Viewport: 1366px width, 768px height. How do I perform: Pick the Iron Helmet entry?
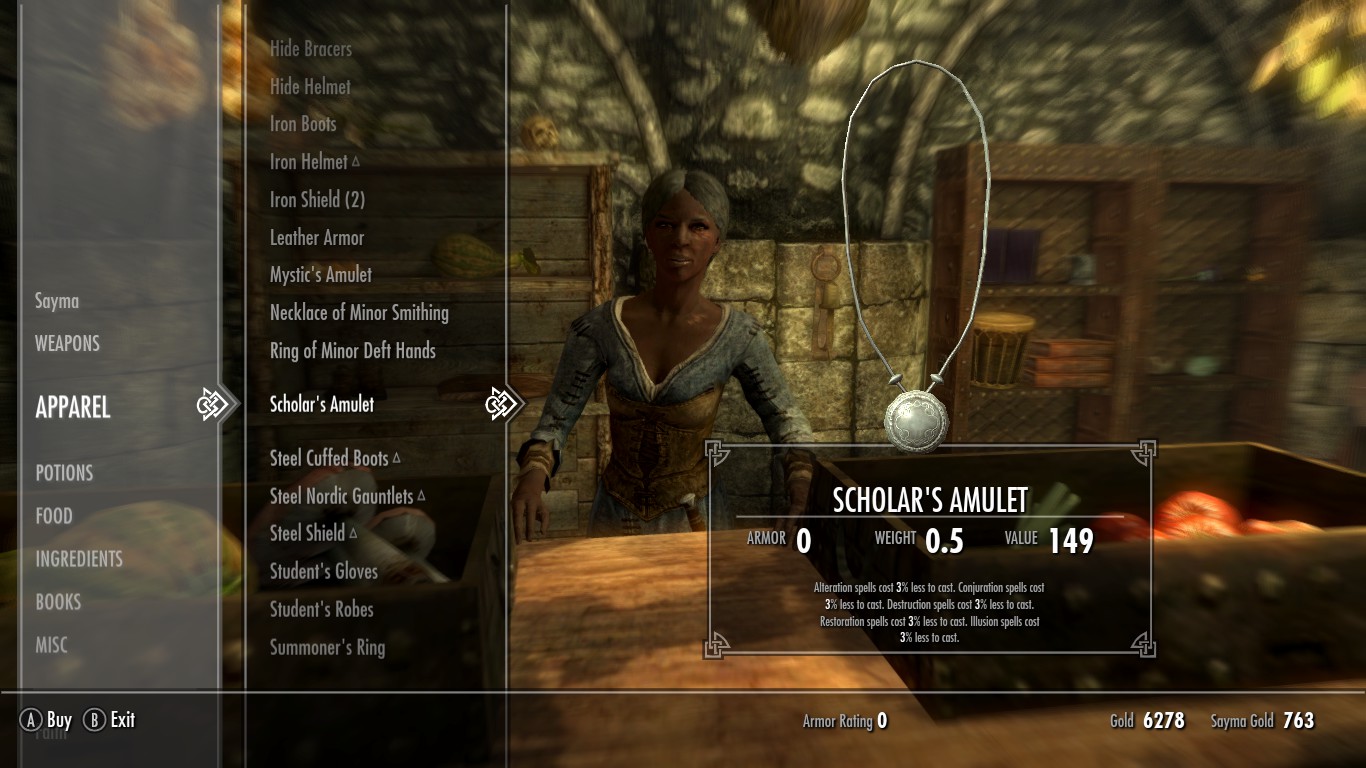[309, 162]
